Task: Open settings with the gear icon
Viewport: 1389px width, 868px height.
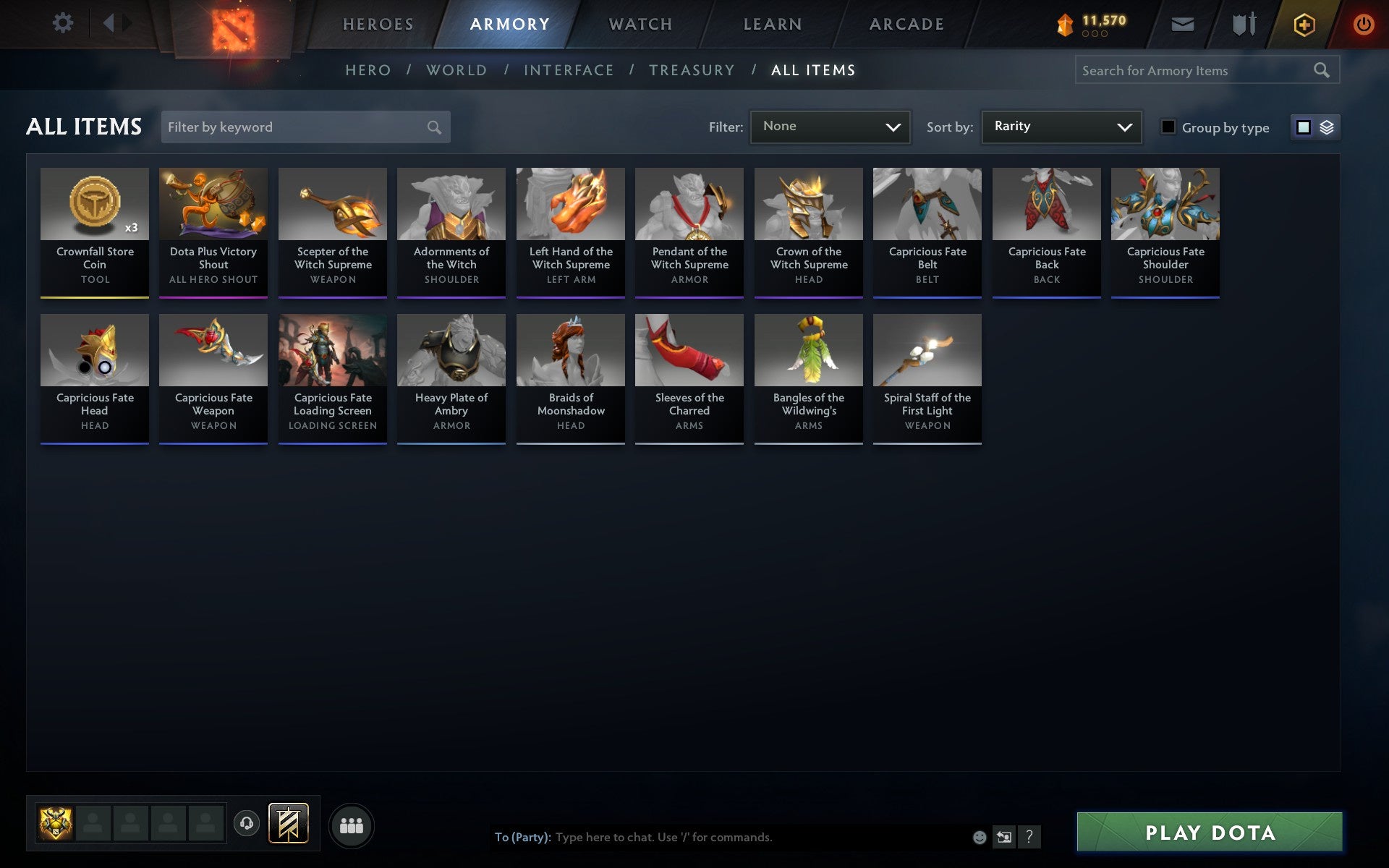Action: click(x=64, y=23)
